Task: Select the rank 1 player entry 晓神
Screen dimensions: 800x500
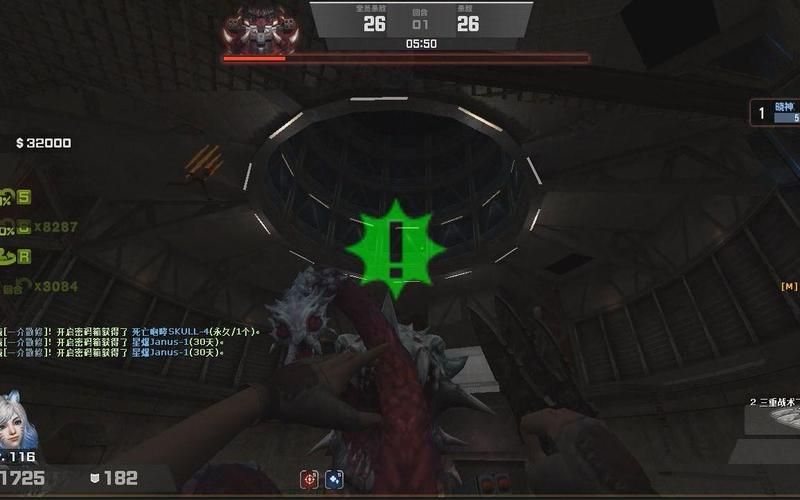Action: click(x=776, y=113)
